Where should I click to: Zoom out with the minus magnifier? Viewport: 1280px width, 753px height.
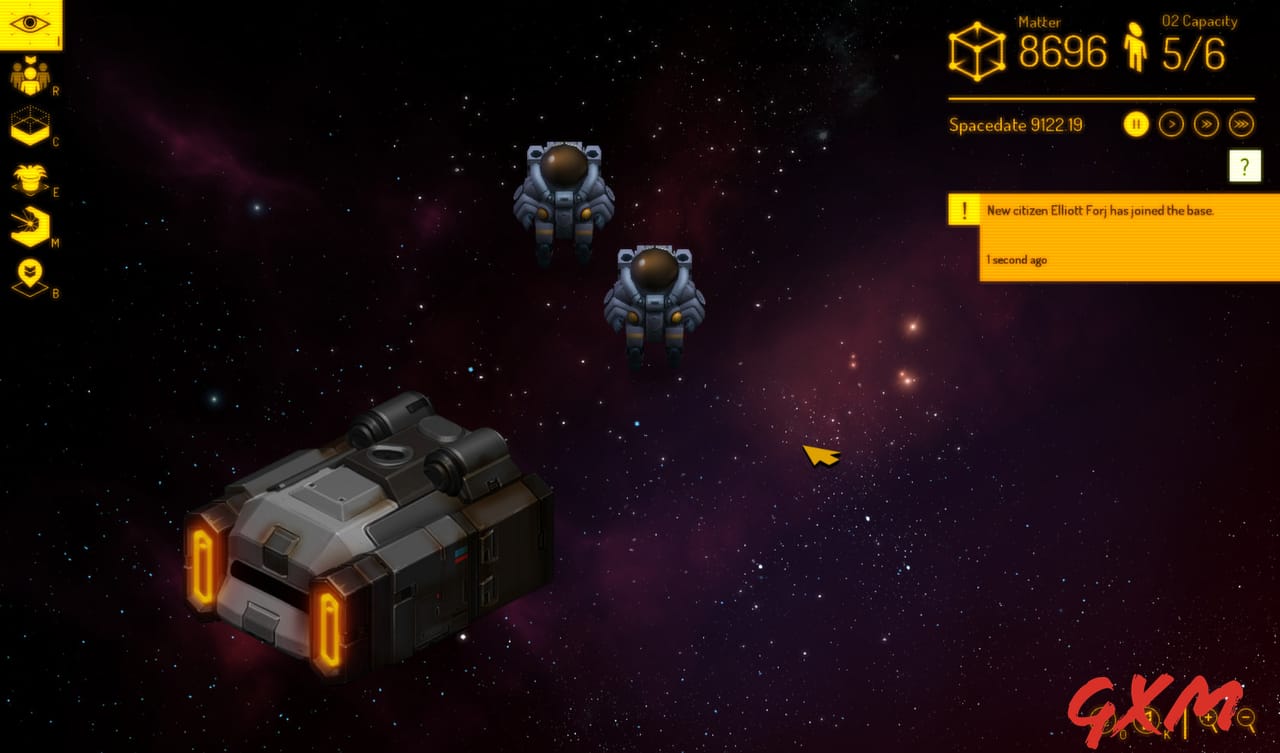tap(1246, 717)
